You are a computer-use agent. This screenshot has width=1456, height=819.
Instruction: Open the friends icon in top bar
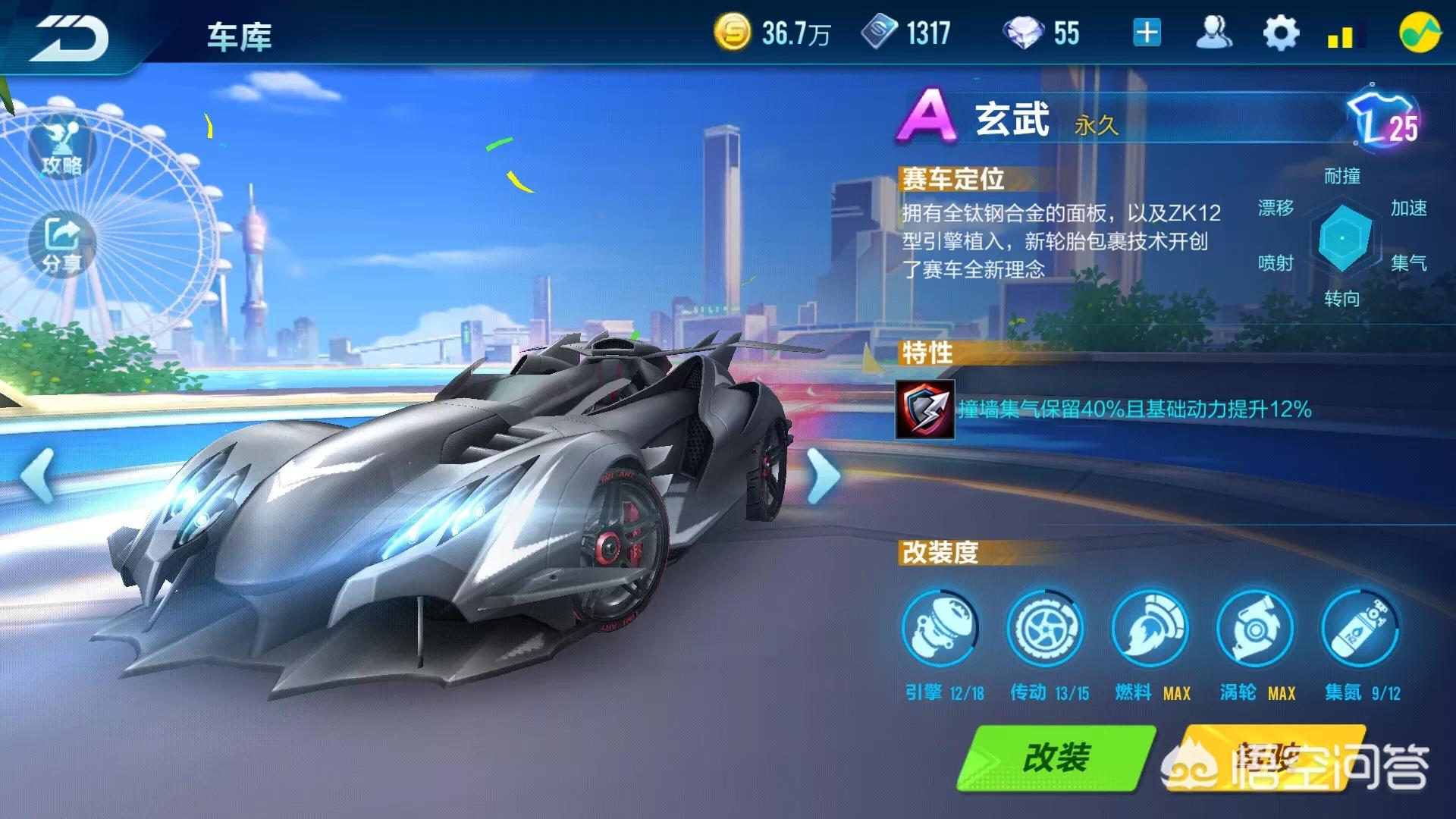coord(1214,32)
